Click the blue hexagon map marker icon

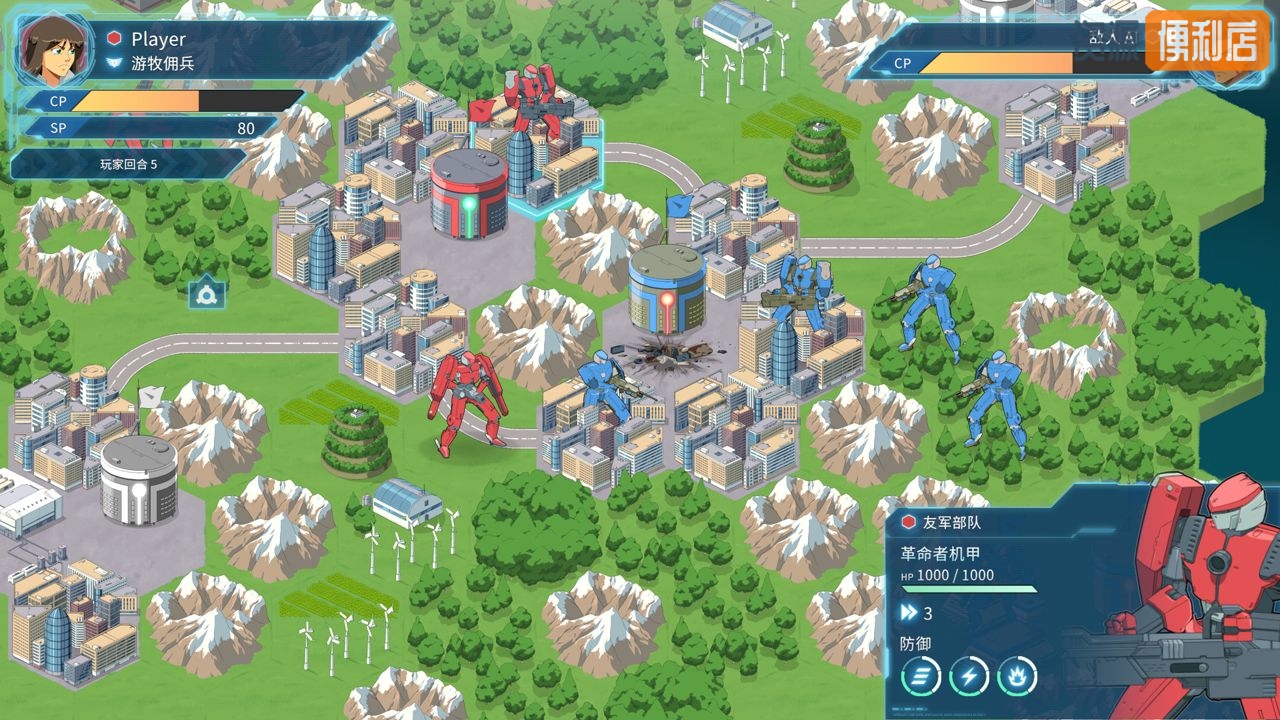(x=207, y=291)
